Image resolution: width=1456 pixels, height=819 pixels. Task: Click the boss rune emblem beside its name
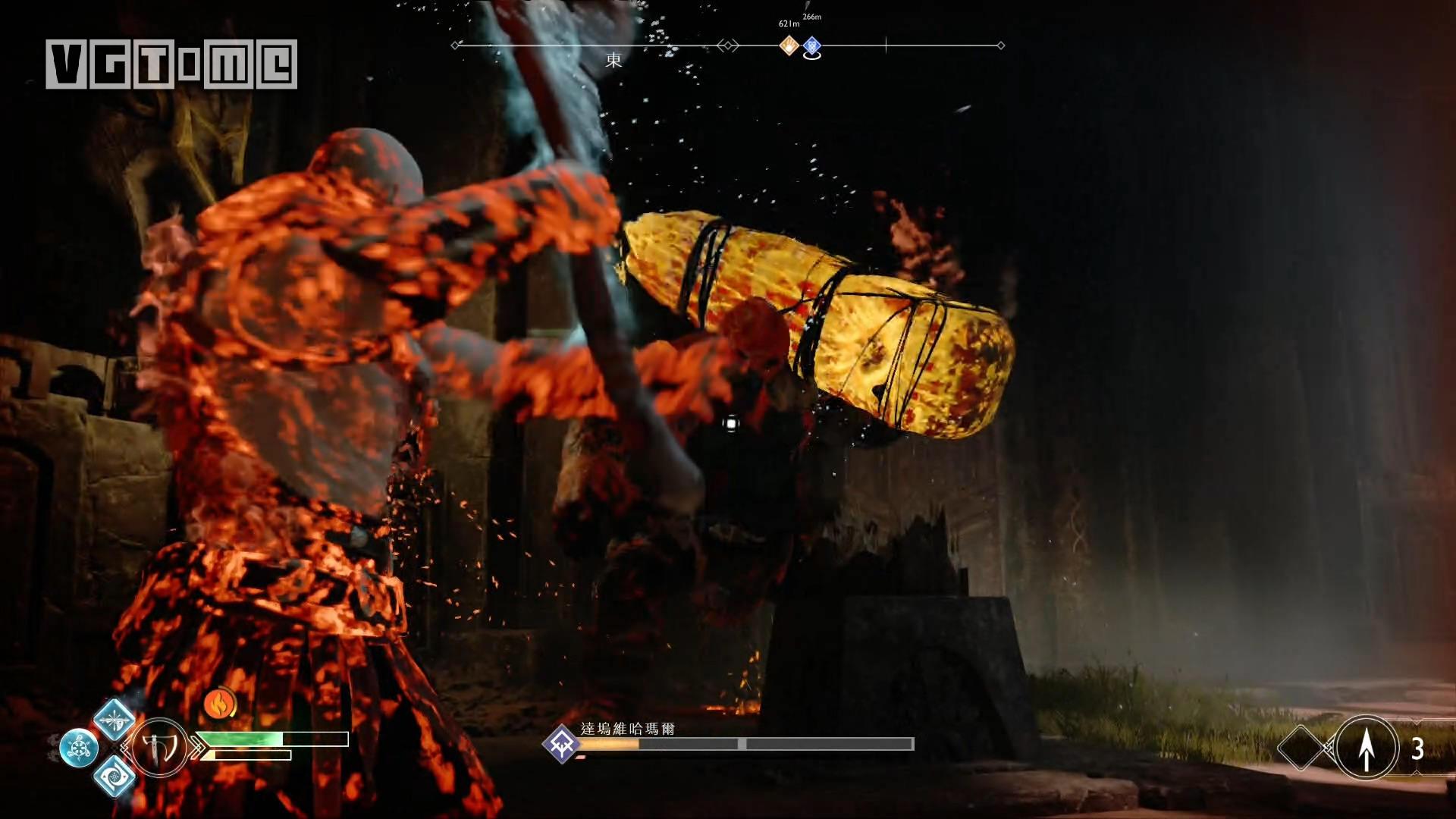(x=562, y=743)
